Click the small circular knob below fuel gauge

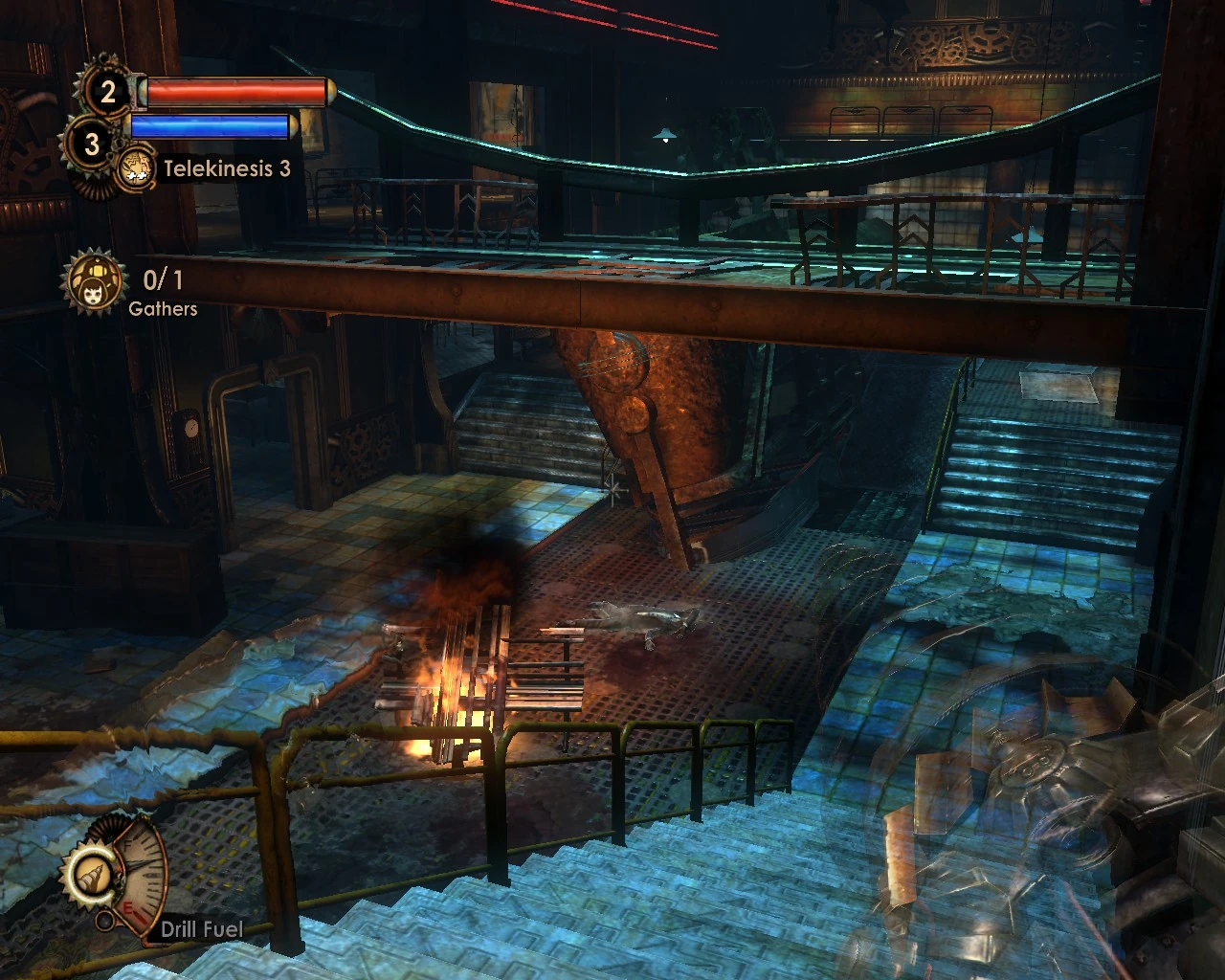[x=105, y=921]
